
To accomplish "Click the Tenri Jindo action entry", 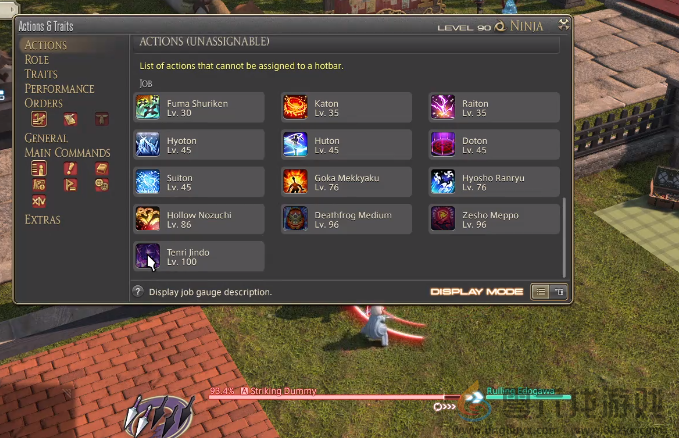I will pyautogui.click(x=199, y=257).
